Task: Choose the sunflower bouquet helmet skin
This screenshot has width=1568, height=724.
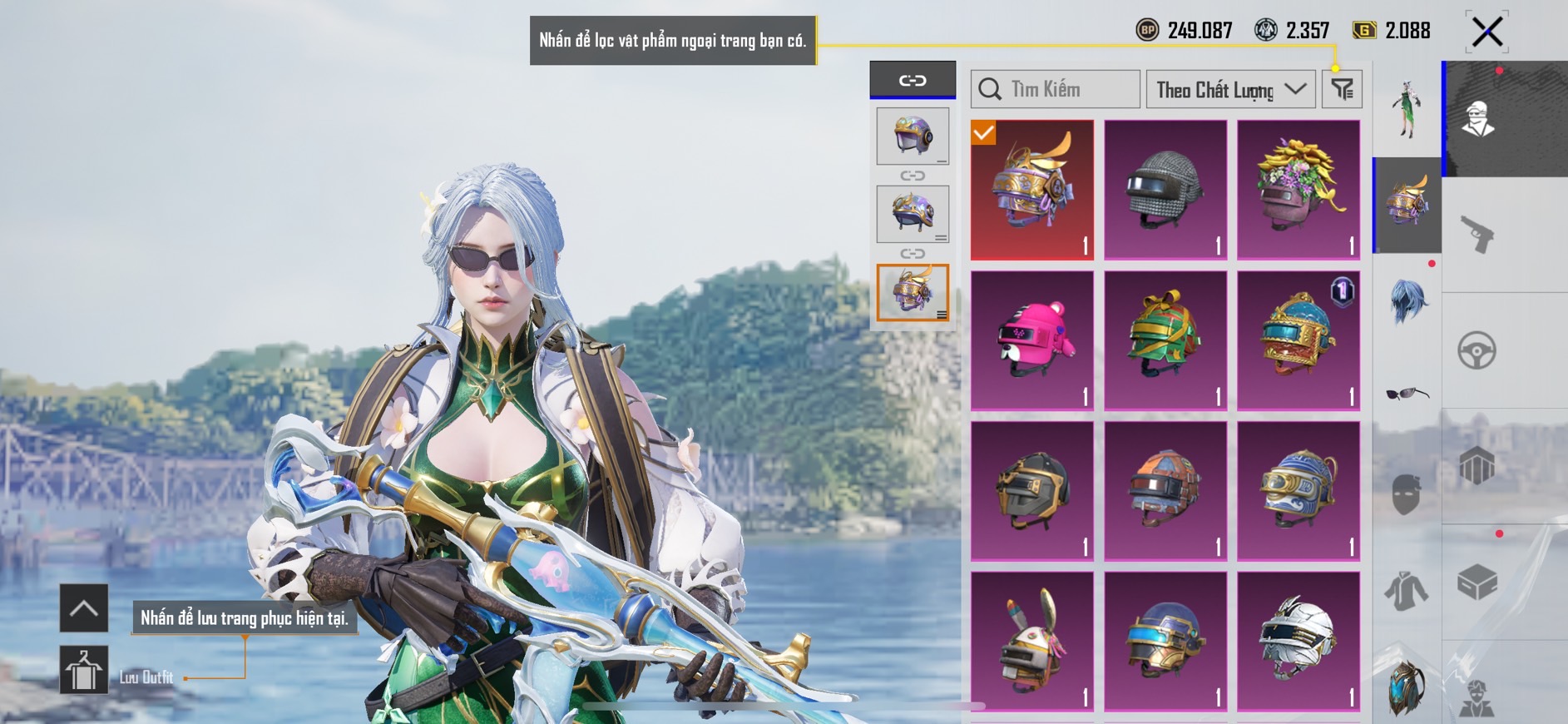Action: tap(1298, 190)
